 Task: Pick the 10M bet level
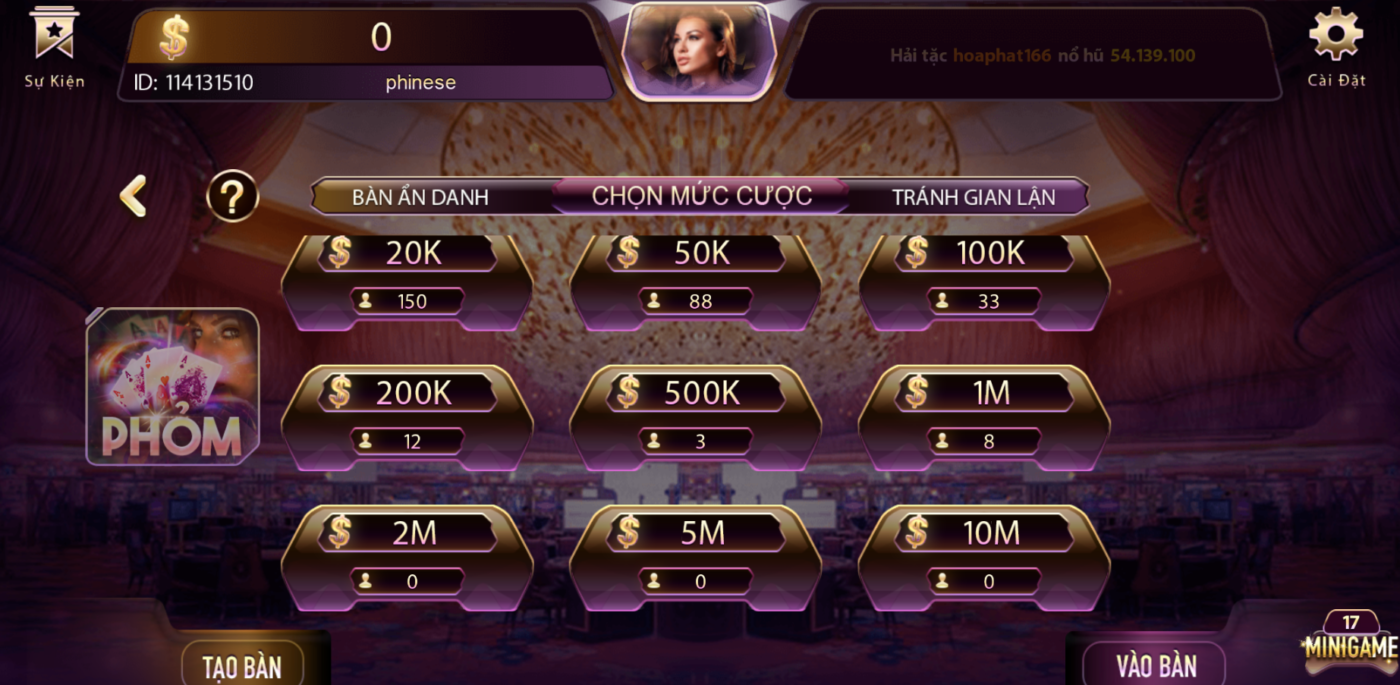[984, 557]
